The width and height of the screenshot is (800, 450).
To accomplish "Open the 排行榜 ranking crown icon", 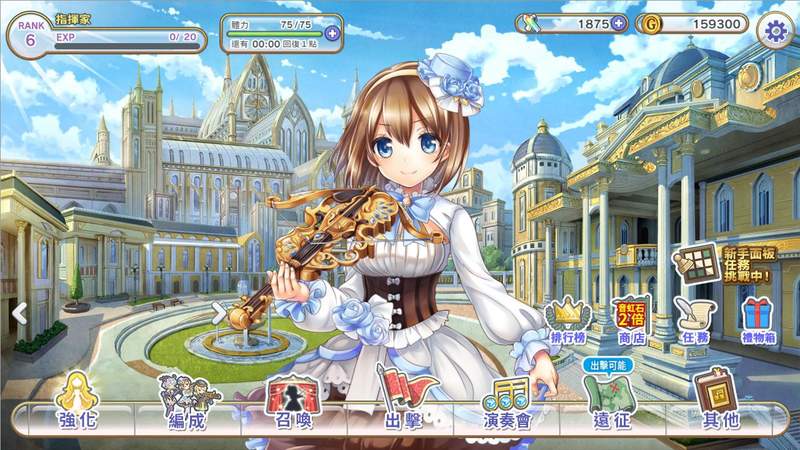I will [568, 321].
